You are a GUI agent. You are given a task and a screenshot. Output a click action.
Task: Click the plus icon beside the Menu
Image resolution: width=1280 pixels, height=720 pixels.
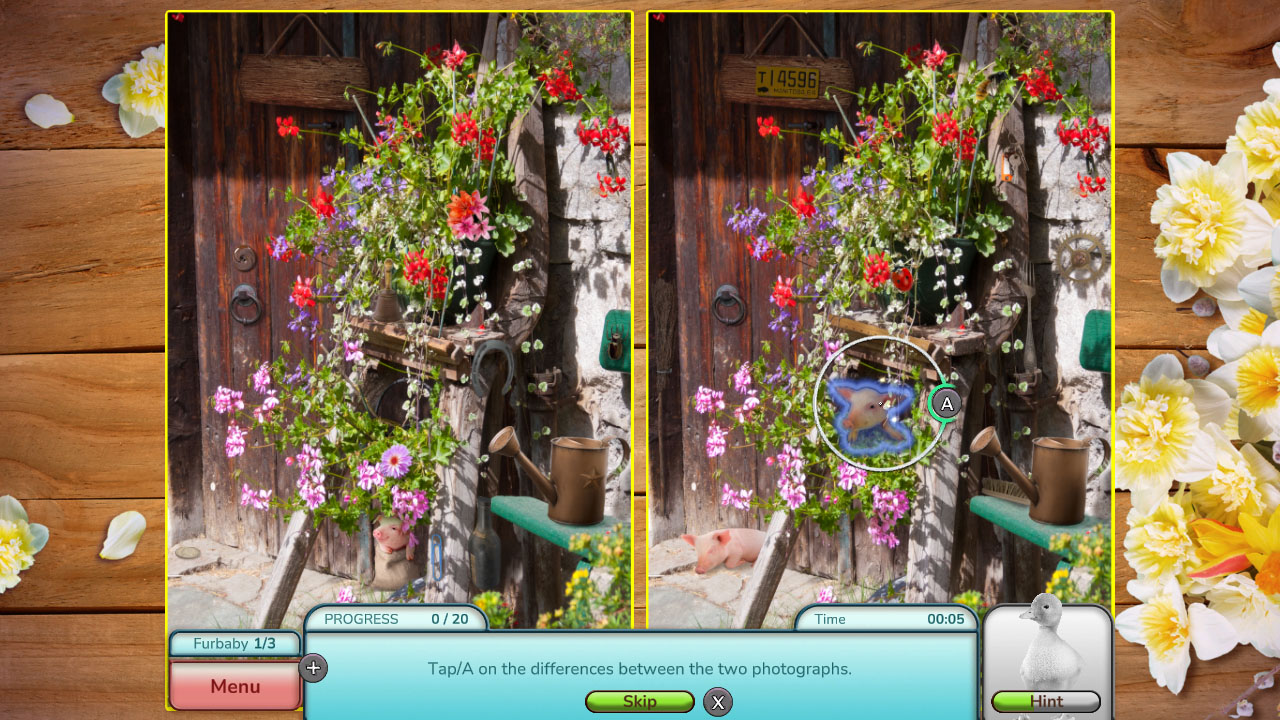[313, 667]
